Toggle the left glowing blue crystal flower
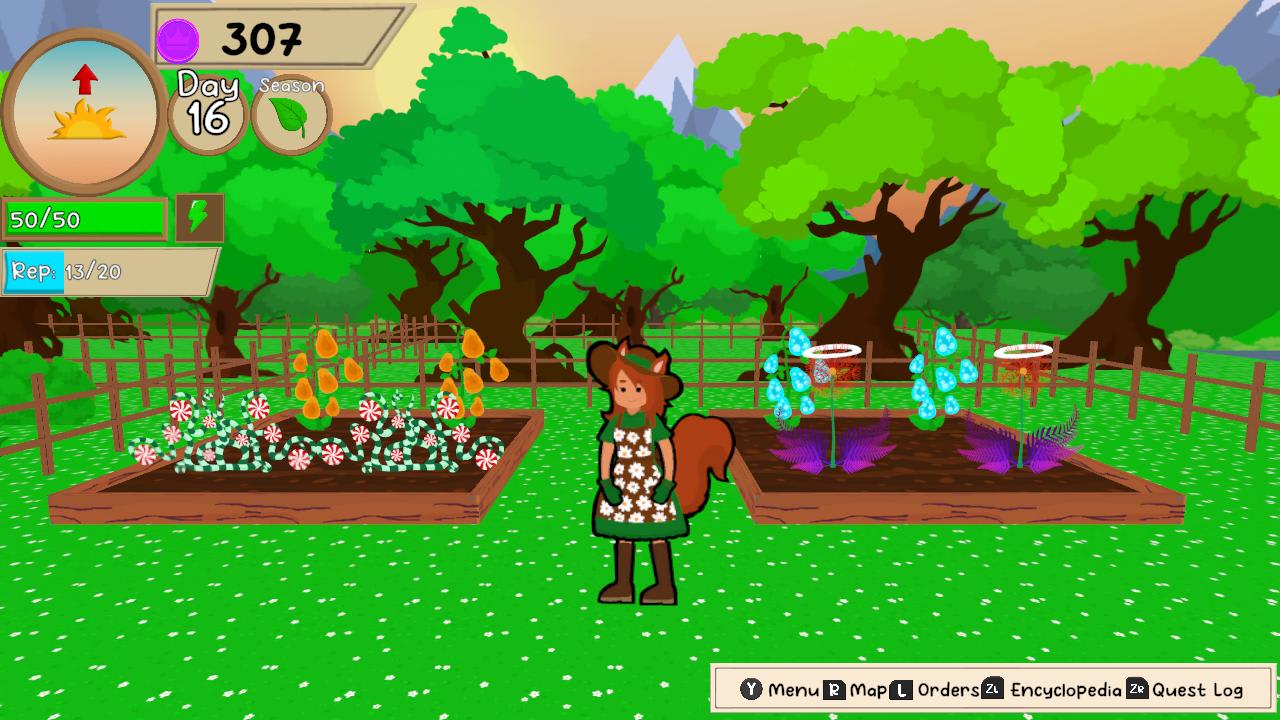This screenshot has width=1280, height=720. (790, 390)
